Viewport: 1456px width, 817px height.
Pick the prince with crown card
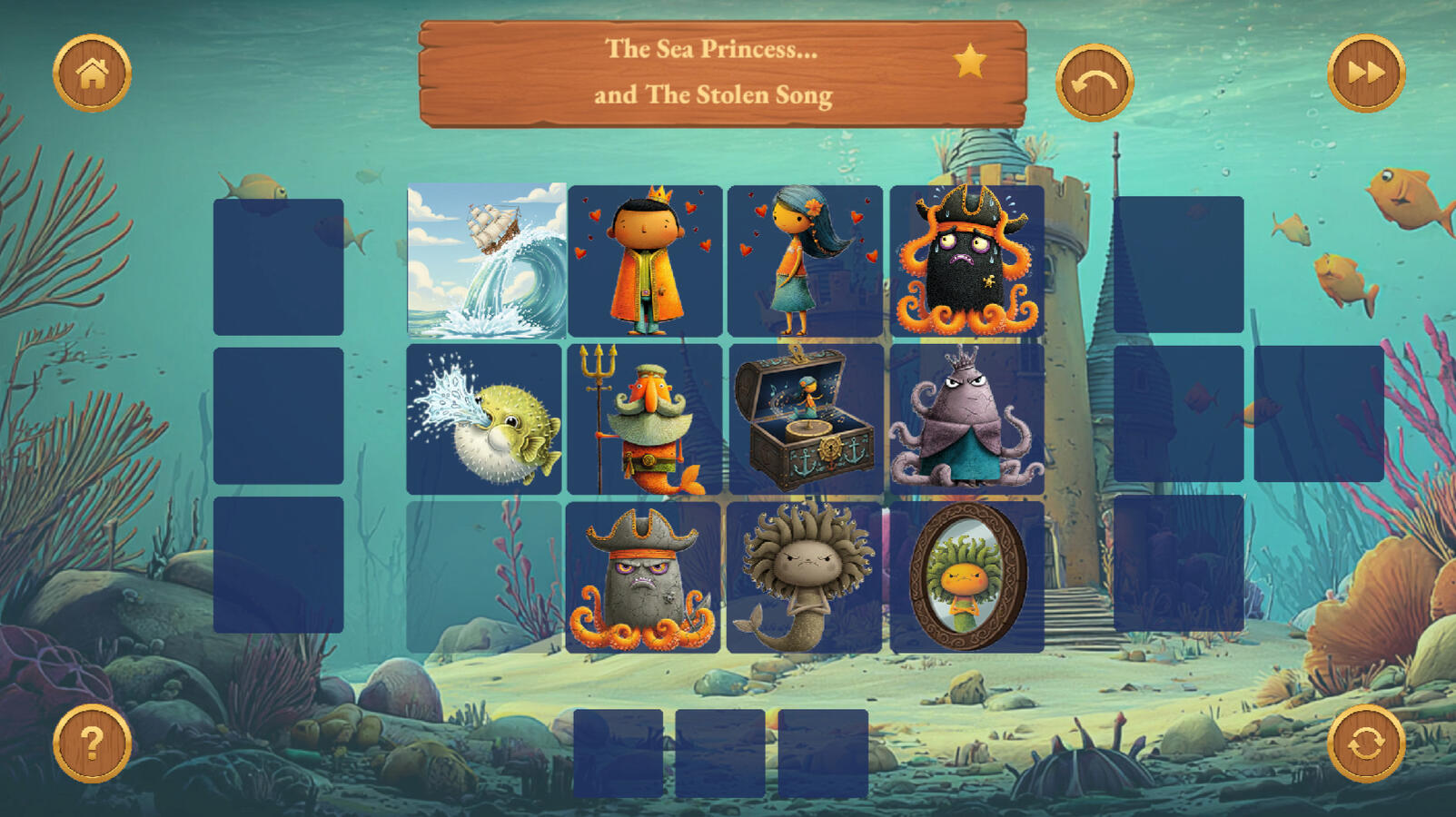tap(645, 261)
